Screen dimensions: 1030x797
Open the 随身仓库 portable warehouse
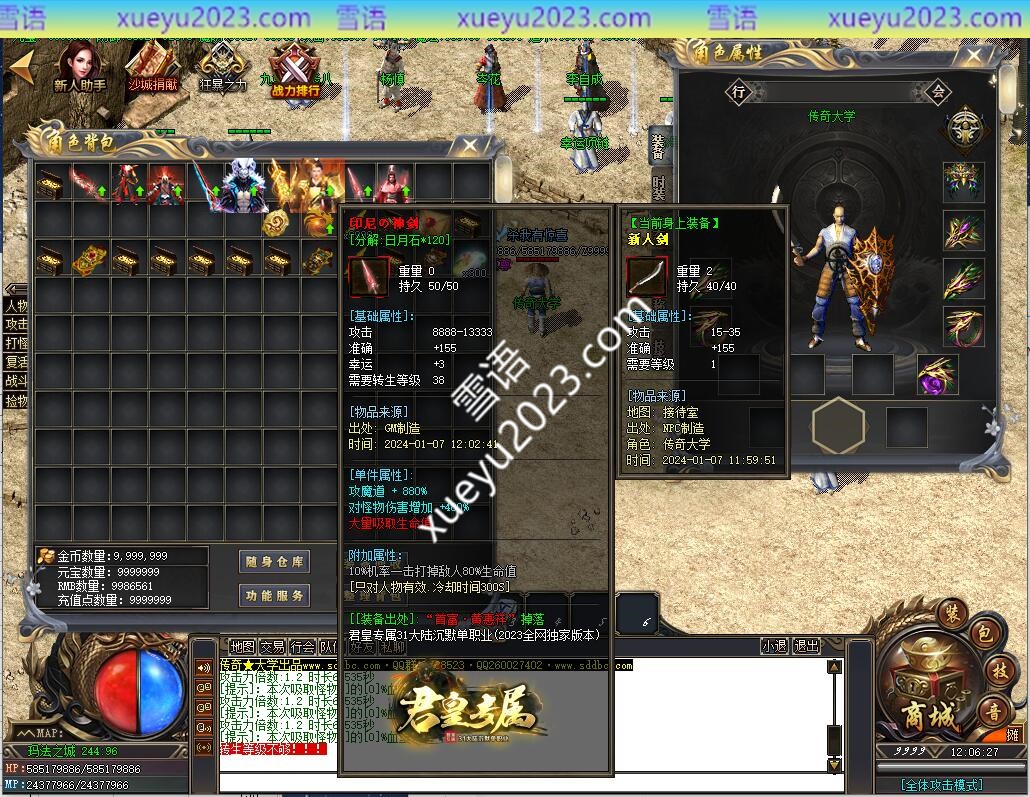(275, 562)
